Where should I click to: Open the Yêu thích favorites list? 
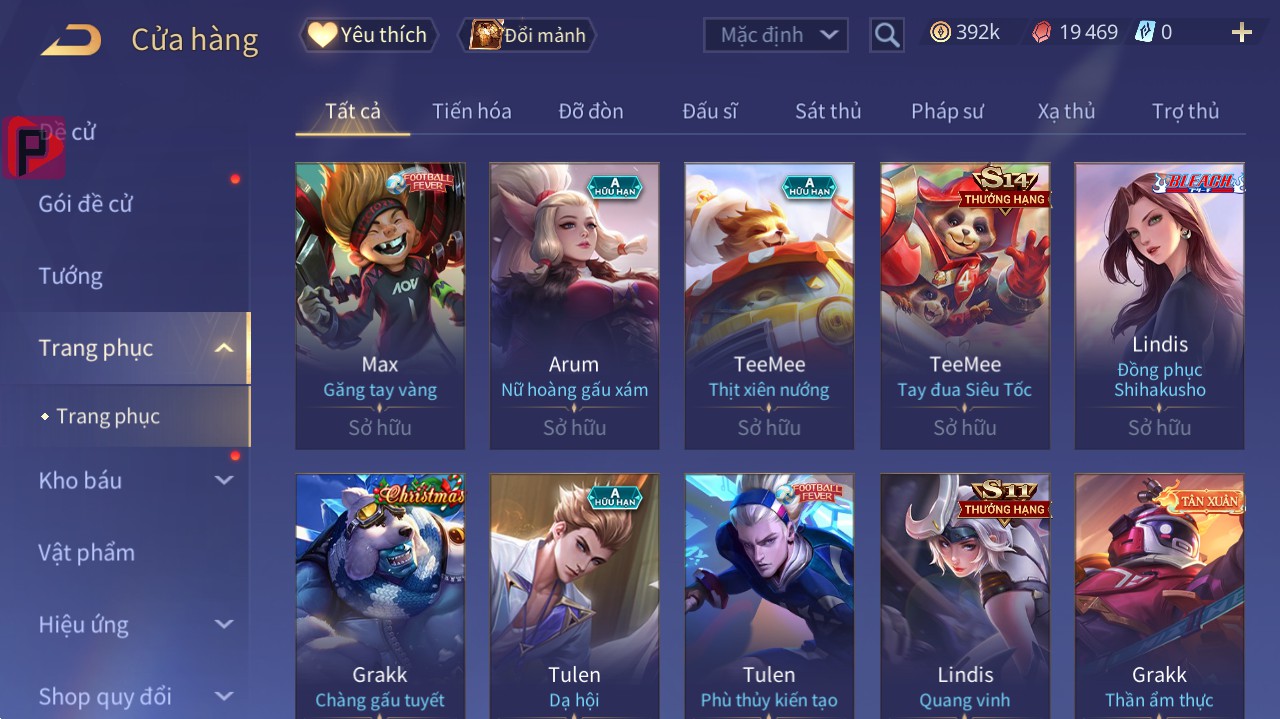point(368,35)
